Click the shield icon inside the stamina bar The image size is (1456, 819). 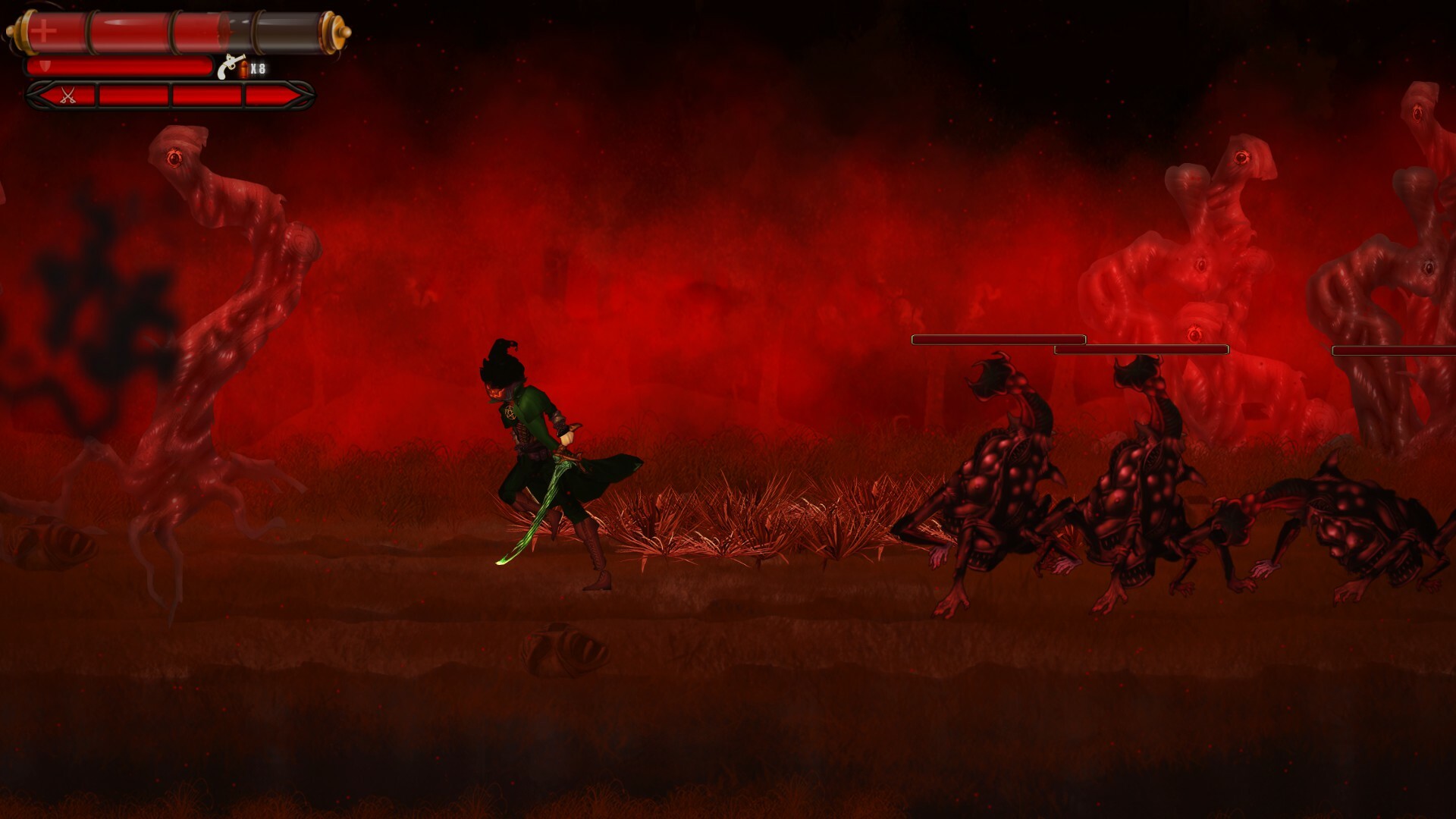pyautogui.click(x=45, y=65)
